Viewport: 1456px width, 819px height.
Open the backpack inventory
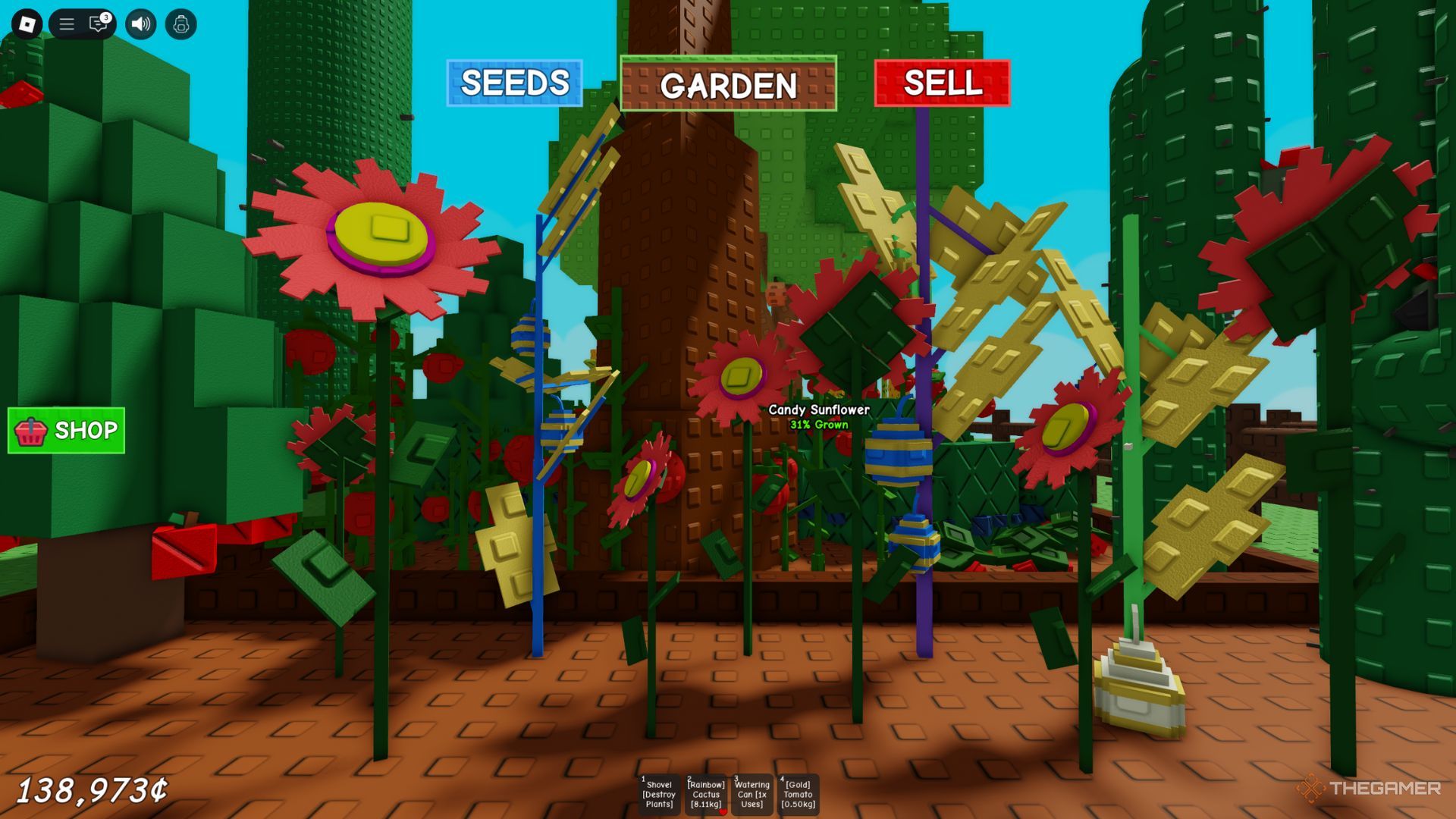tap(180, 24)
